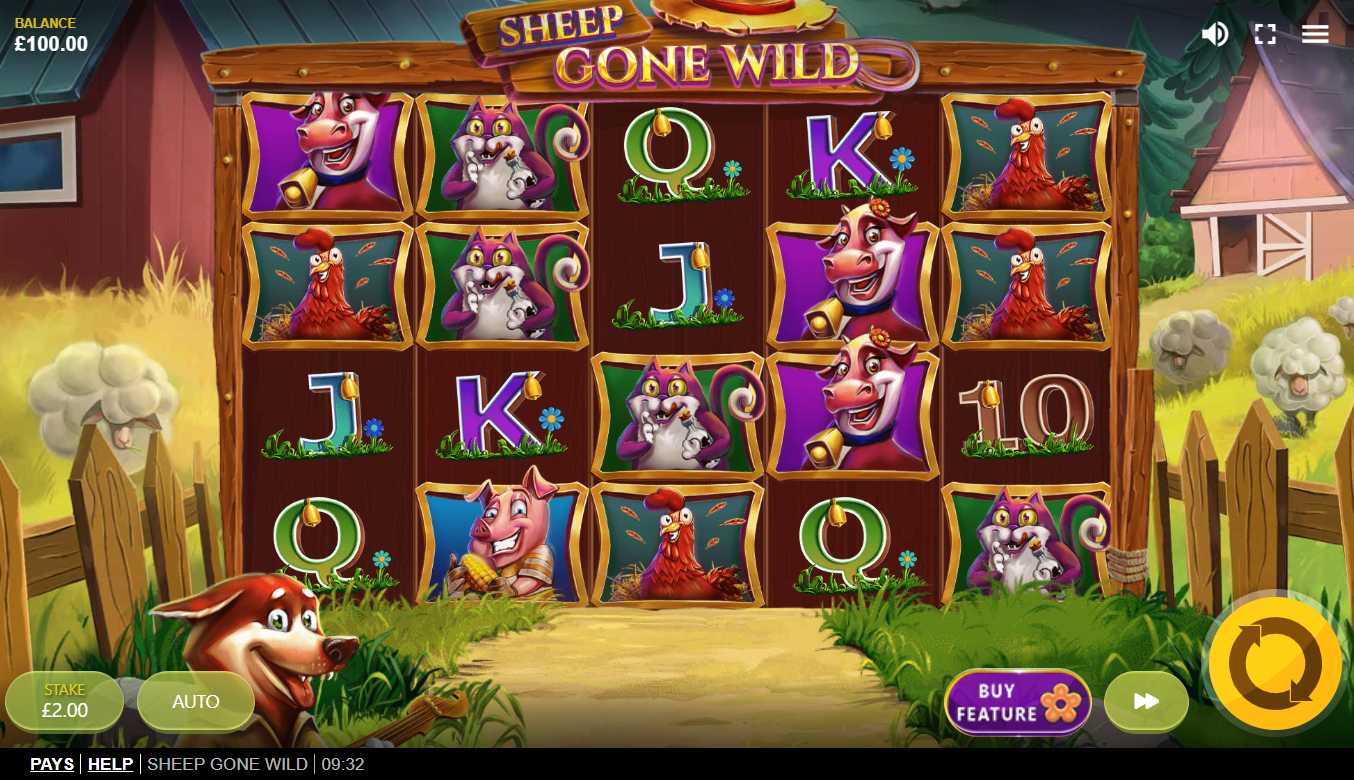The width and height of the screenshot is (1354, 780).
Task: Open the Stake amount selector
Action: pos(65,701)
